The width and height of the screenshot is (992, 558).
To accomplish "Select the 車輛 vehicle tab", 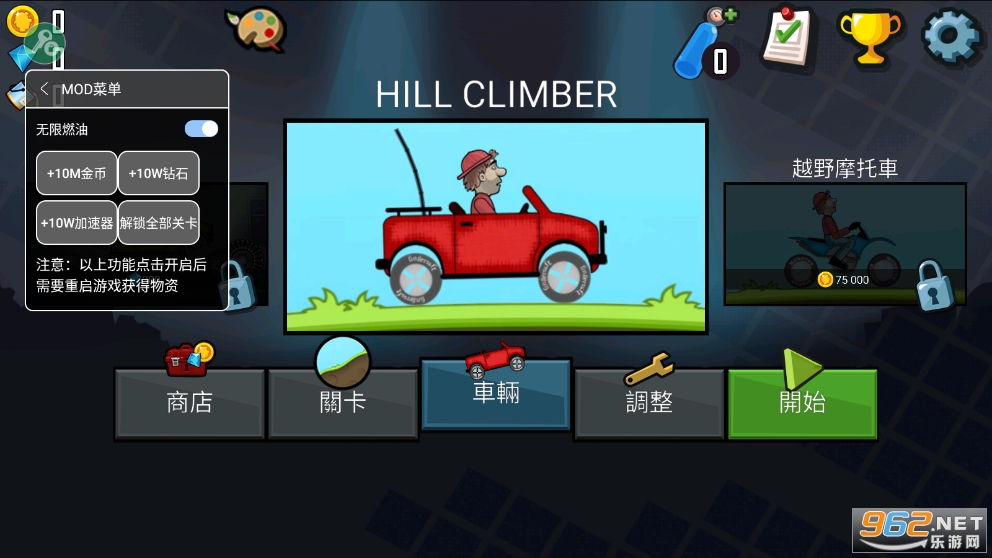I will [496, 393].
